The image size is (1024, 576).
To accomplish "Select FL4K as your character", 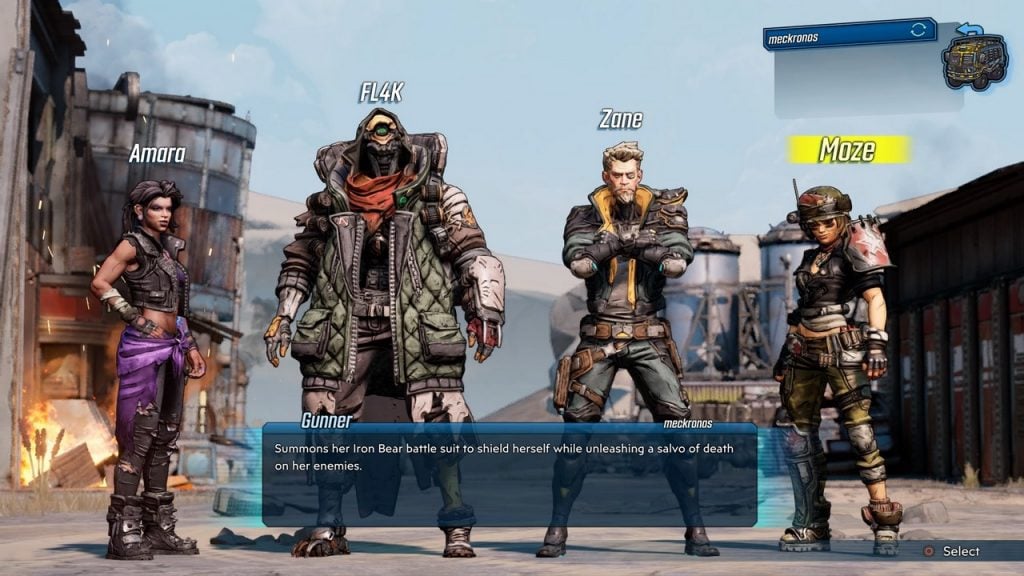I will [381, 93].
